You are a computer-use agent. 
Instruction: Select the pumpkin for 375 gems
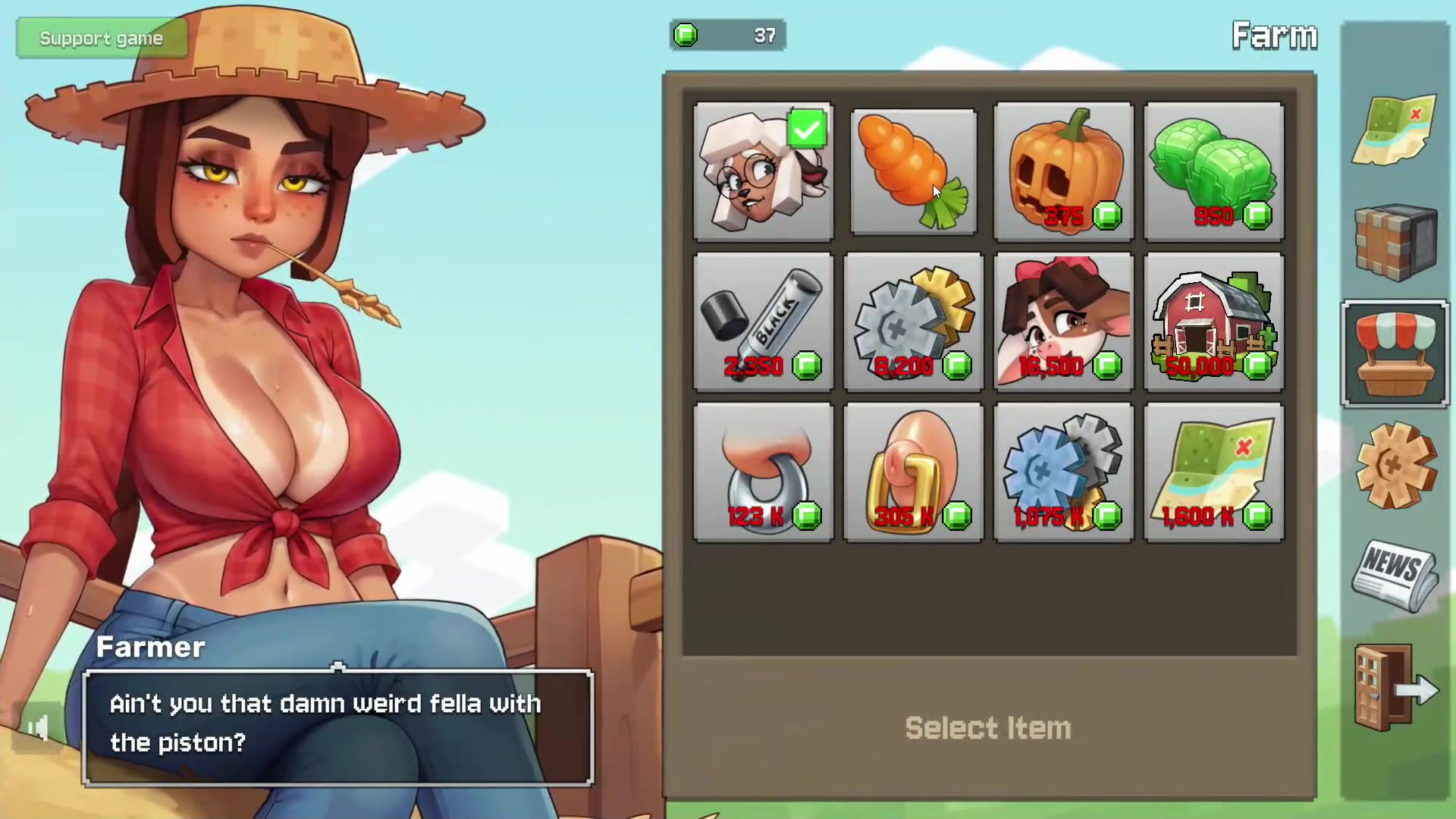1063,172
